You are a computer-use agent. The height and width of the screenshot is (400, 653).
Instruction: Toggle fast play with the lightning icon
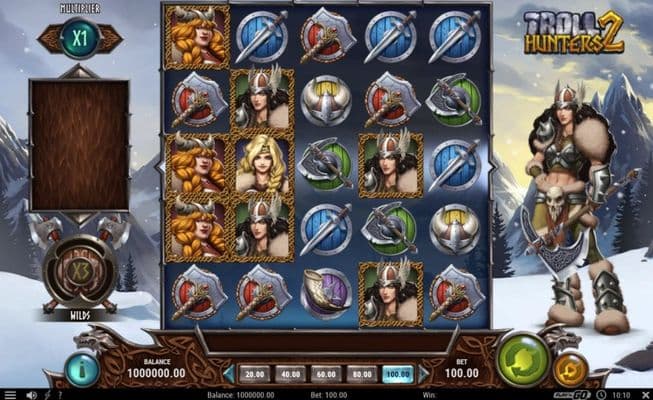[x=46, y=394]
